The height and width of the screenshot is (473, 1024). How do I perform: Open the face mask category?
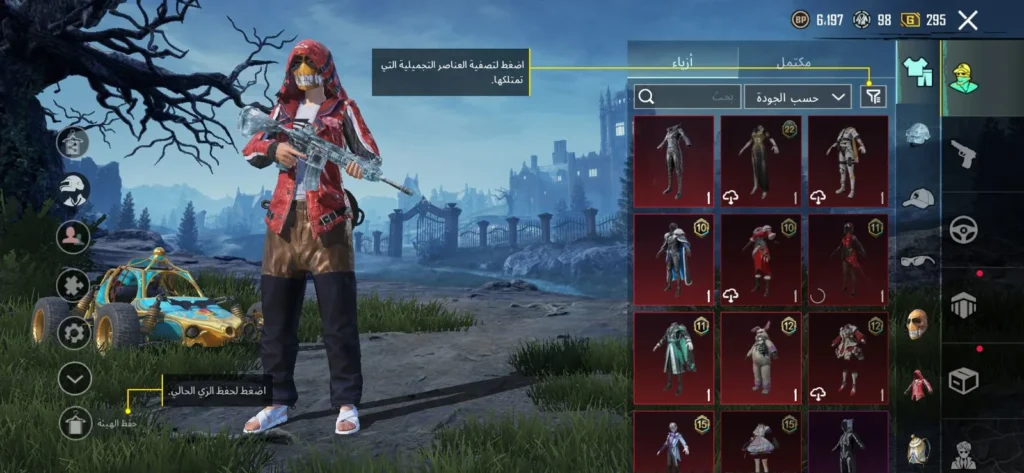(x=918, y=323)
